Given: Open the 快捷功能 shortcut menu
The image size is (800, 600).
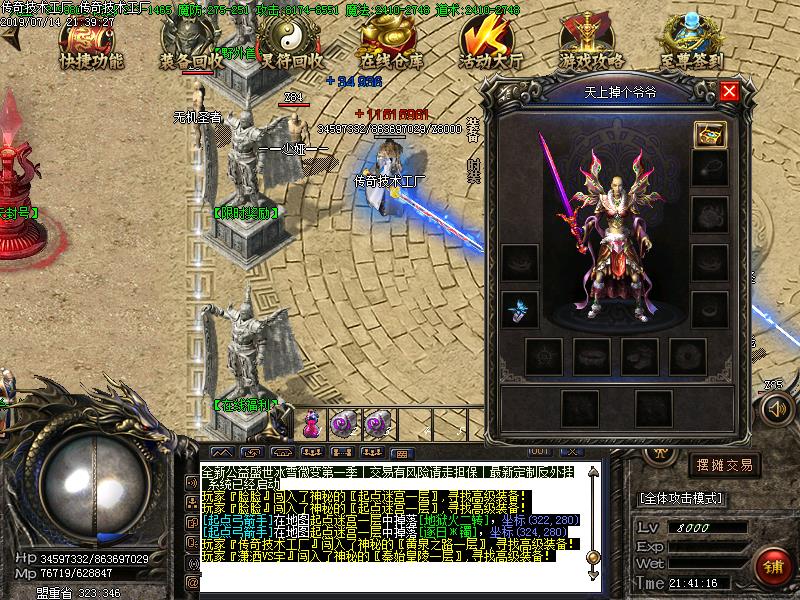Looking at the screenshot, I should [91, 43].
